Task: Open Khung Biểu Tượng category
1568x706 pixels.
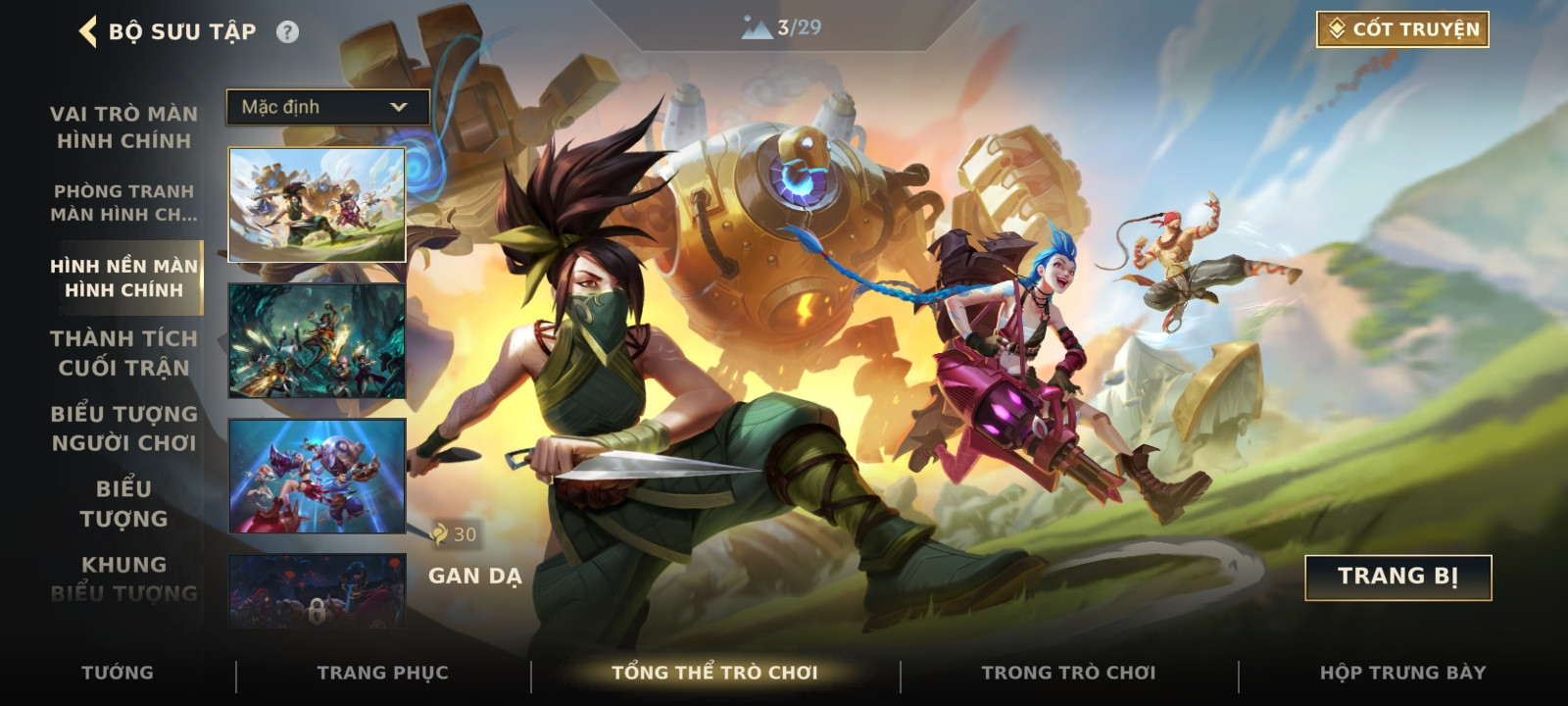Action: click(x=123, y=579)
